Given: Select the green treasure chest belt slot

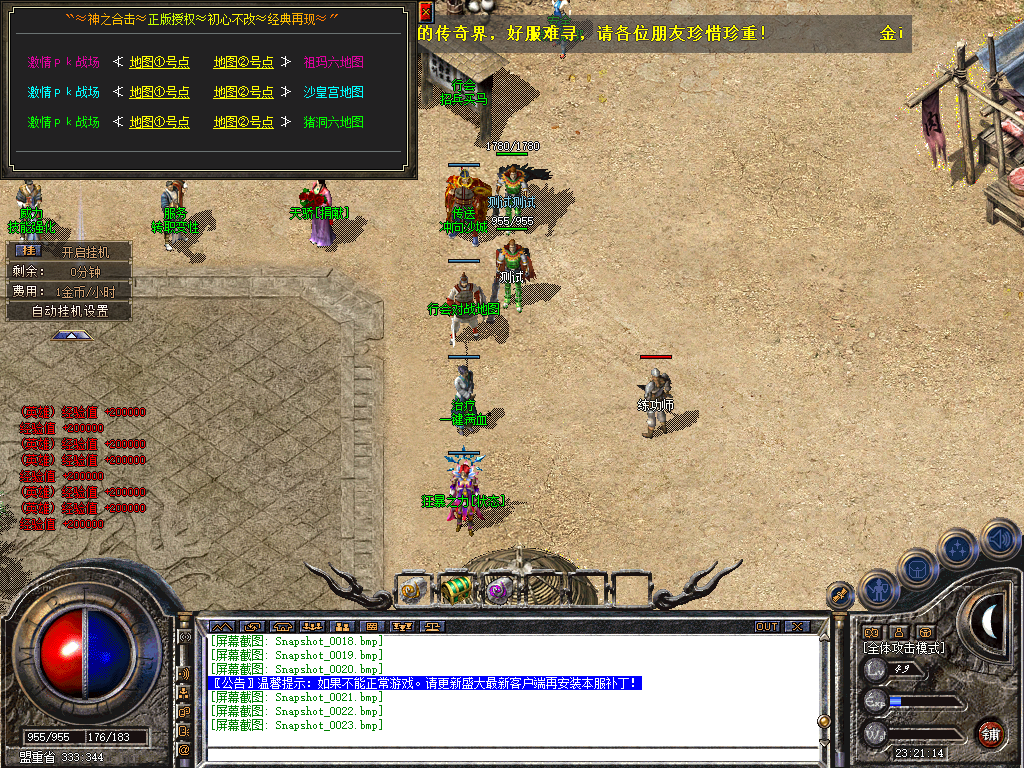Looking at the screenshot, I should pyautogui.click(x=456, y=589).
